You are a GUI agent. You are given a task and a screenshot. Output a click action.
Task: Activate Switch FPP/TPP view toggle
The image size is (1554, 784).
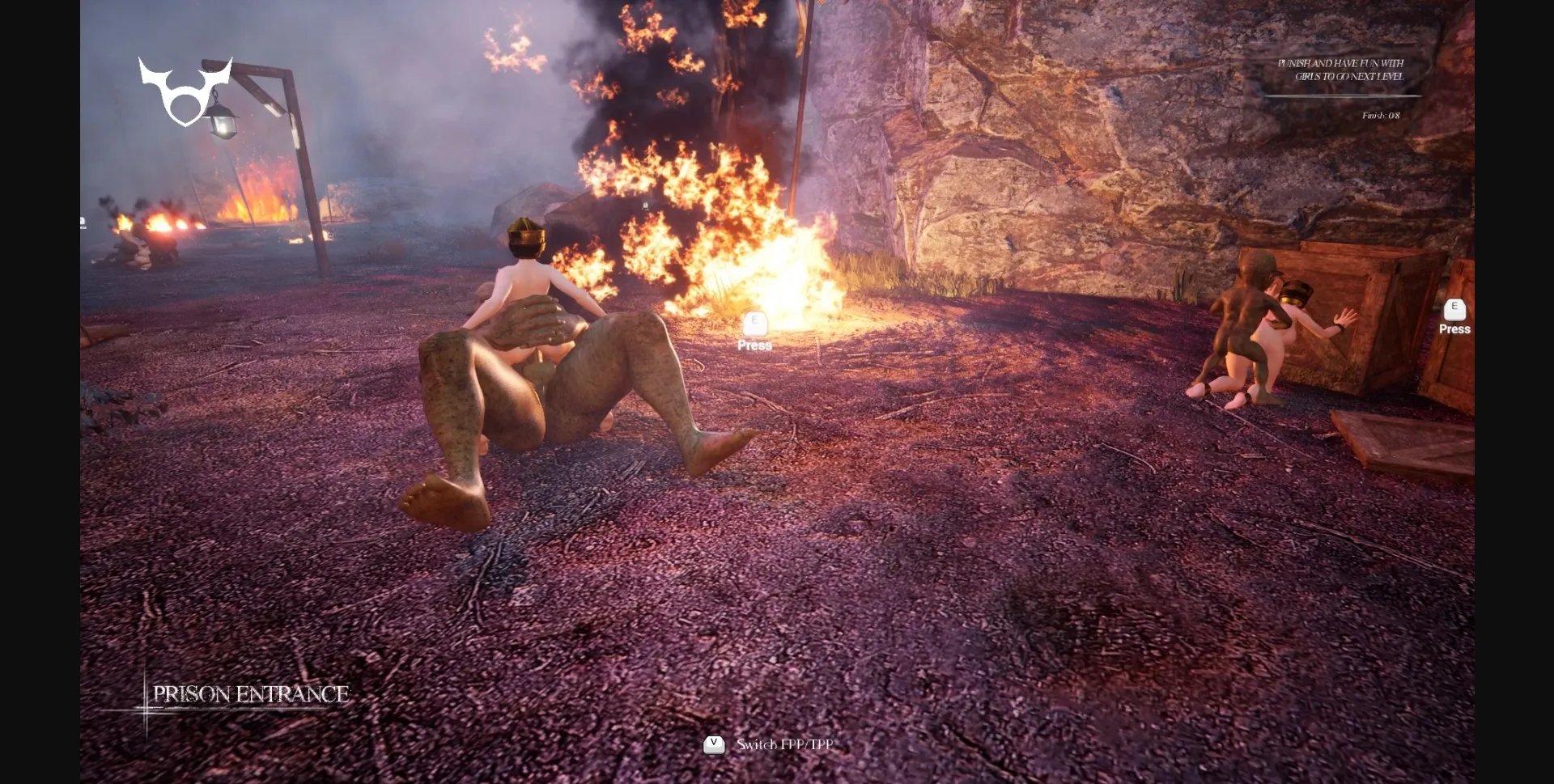tap(782, 745)
